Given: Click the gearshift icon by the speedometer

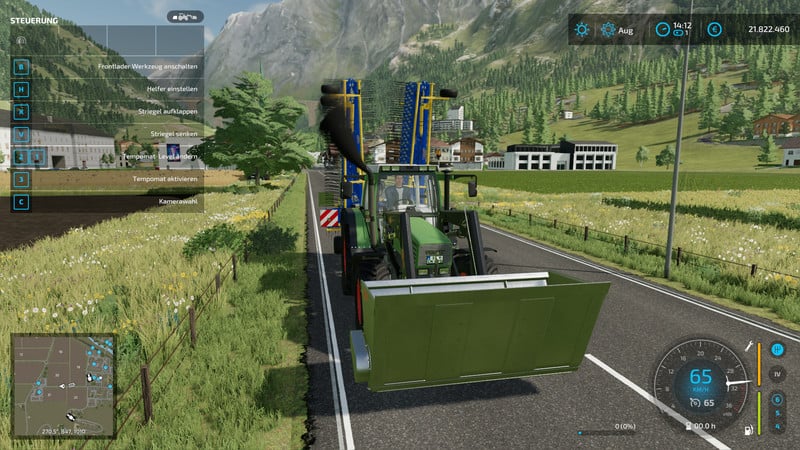Looking at the screenshot, I should [x=778, y=350].
